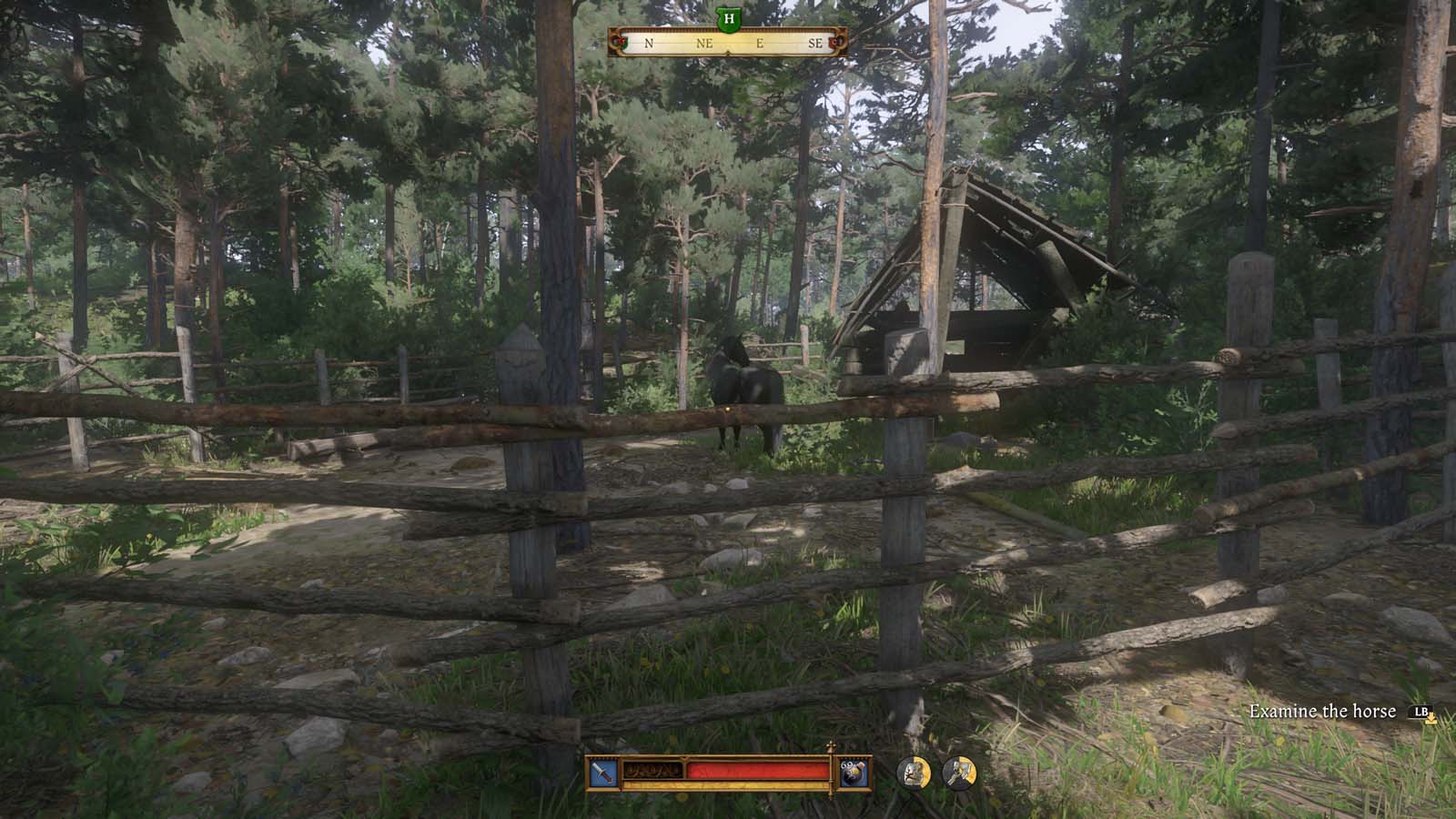
Task: Click the SE label on the compass
Action: 816,43
